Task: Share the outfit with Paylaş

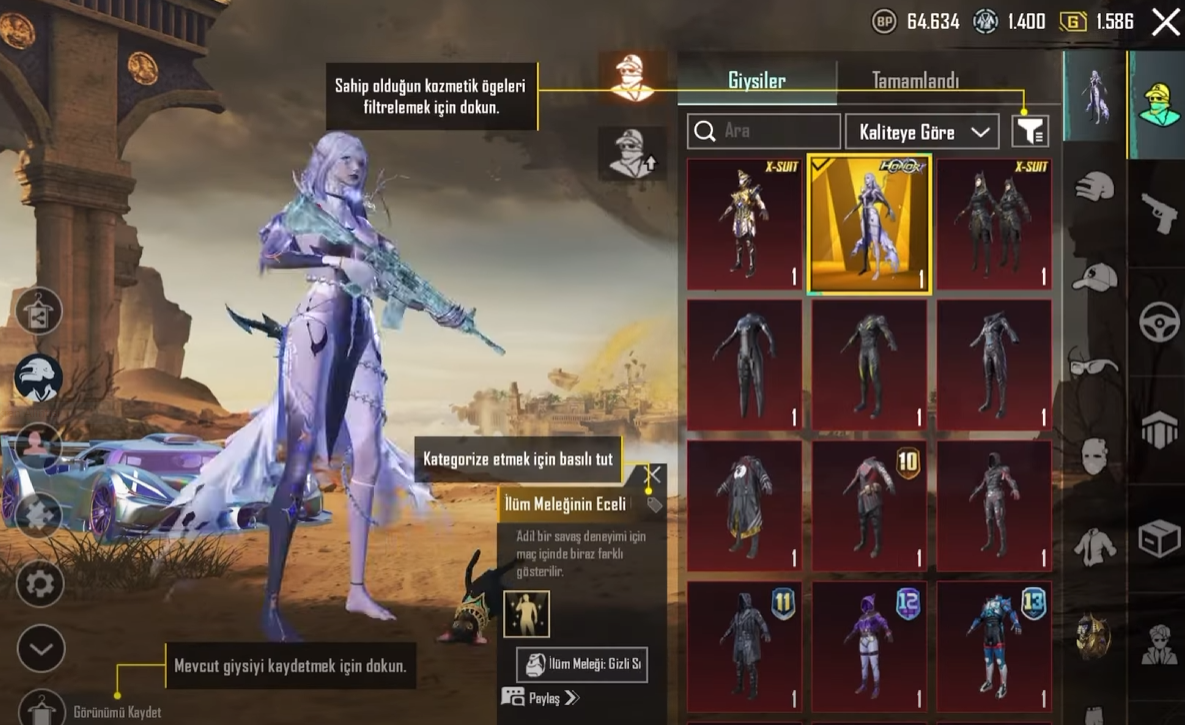Action: point(543,698)
